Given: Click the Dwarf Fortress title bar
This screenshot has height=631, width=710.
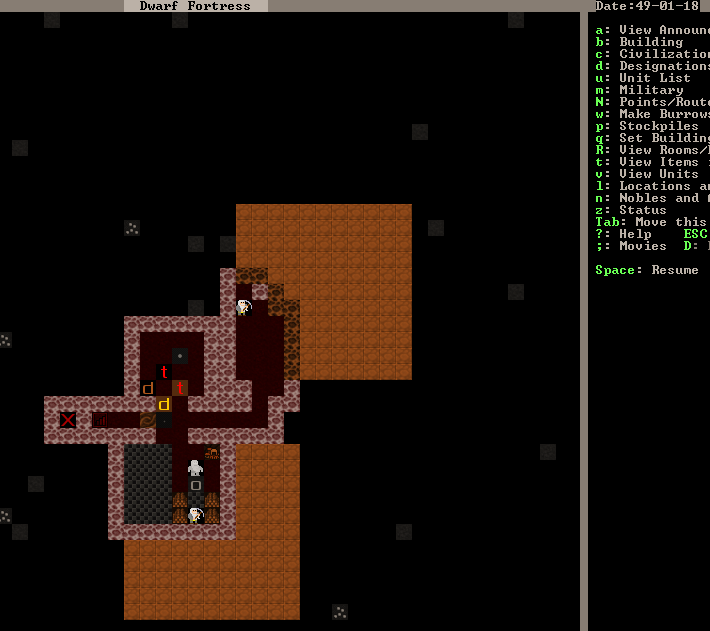Looking at the screenshot, I should (195, 6).
